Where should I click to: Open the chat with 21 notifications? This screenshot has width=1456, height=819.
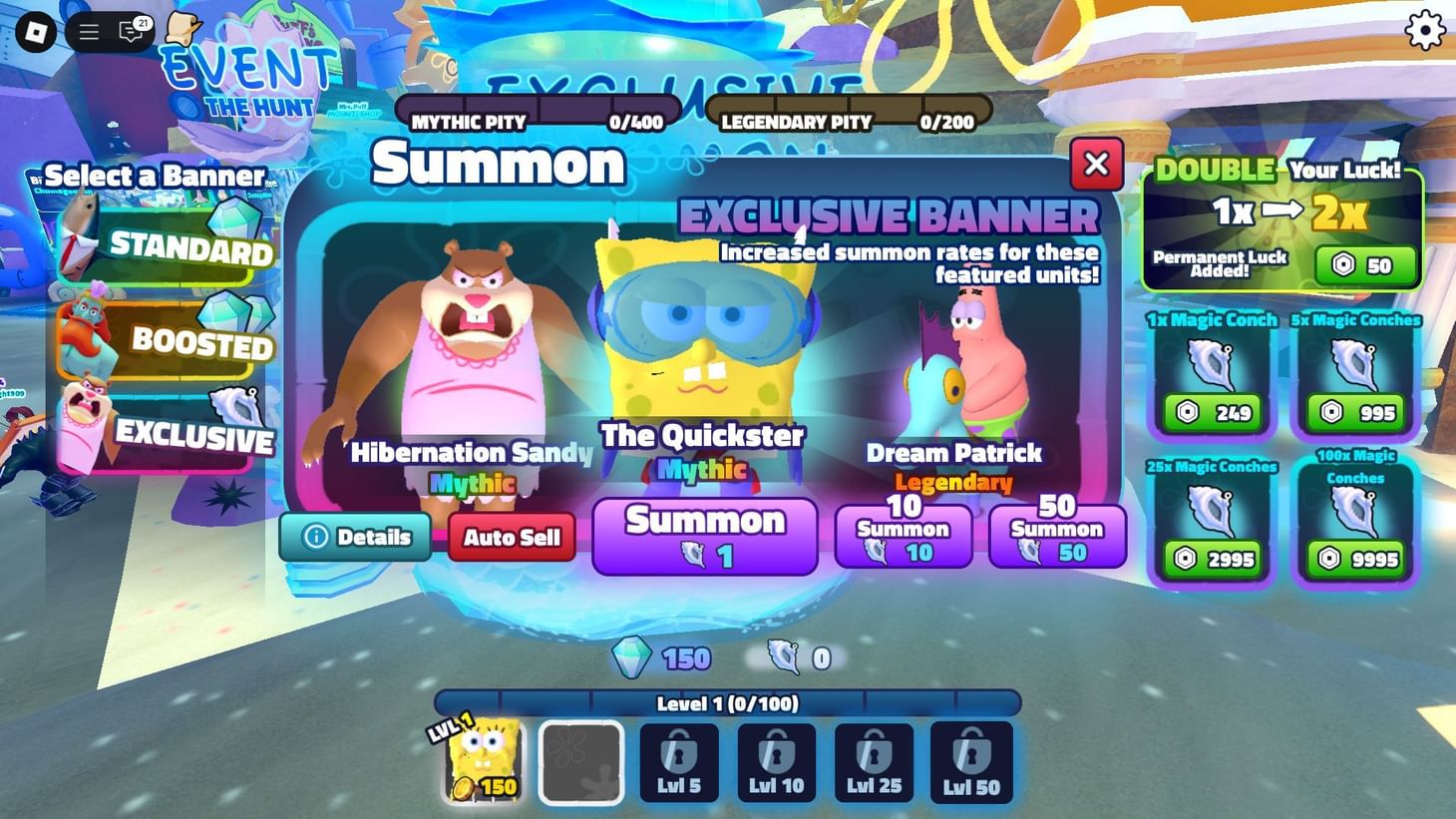tap(128, 31)
